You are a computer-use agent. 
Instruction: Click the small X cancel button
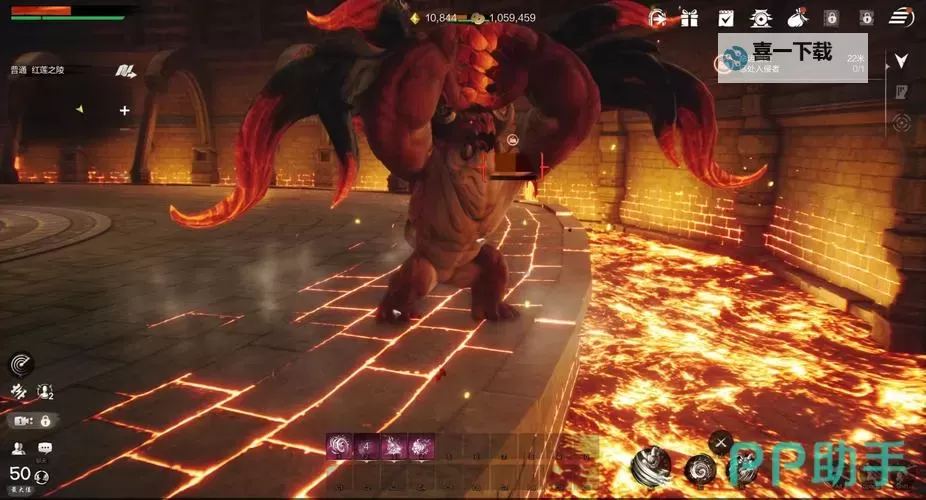pos(721,440)
